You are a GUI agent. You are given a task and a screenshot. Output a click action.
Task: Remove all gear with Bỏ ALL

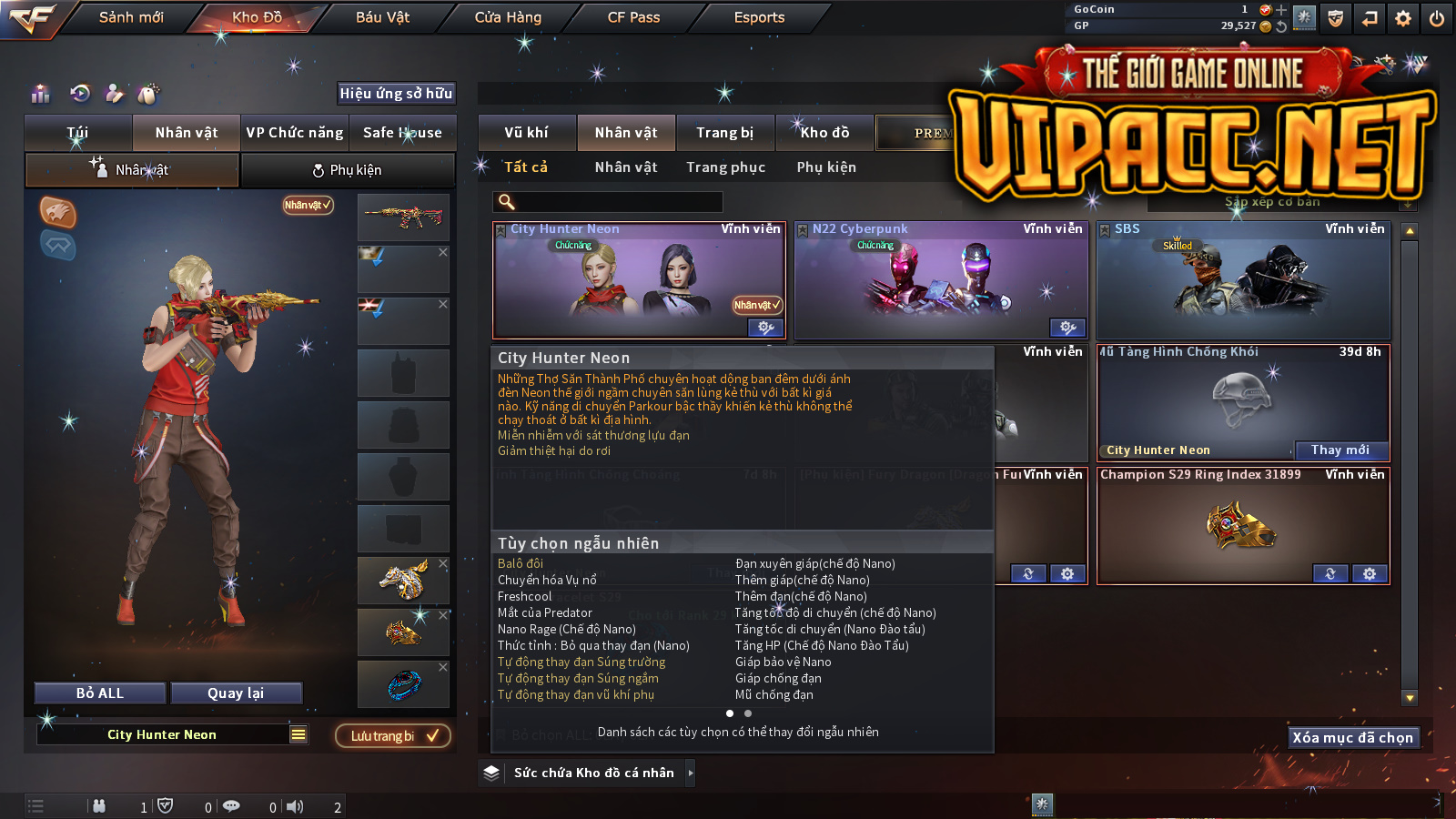pyautogui.click(x=100, y=693)
